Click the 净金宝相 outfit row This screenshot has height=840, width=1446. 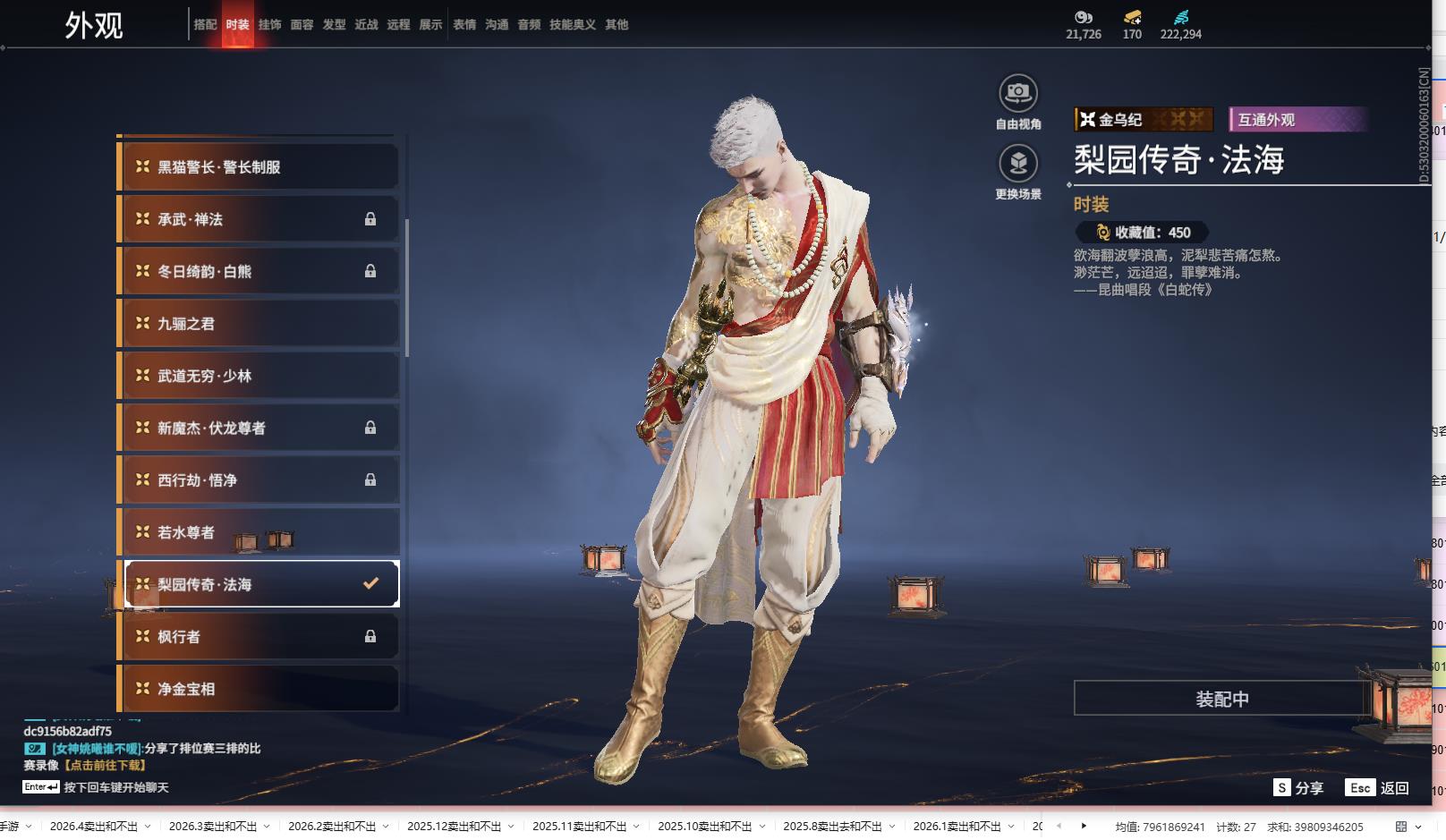[259, 689]
